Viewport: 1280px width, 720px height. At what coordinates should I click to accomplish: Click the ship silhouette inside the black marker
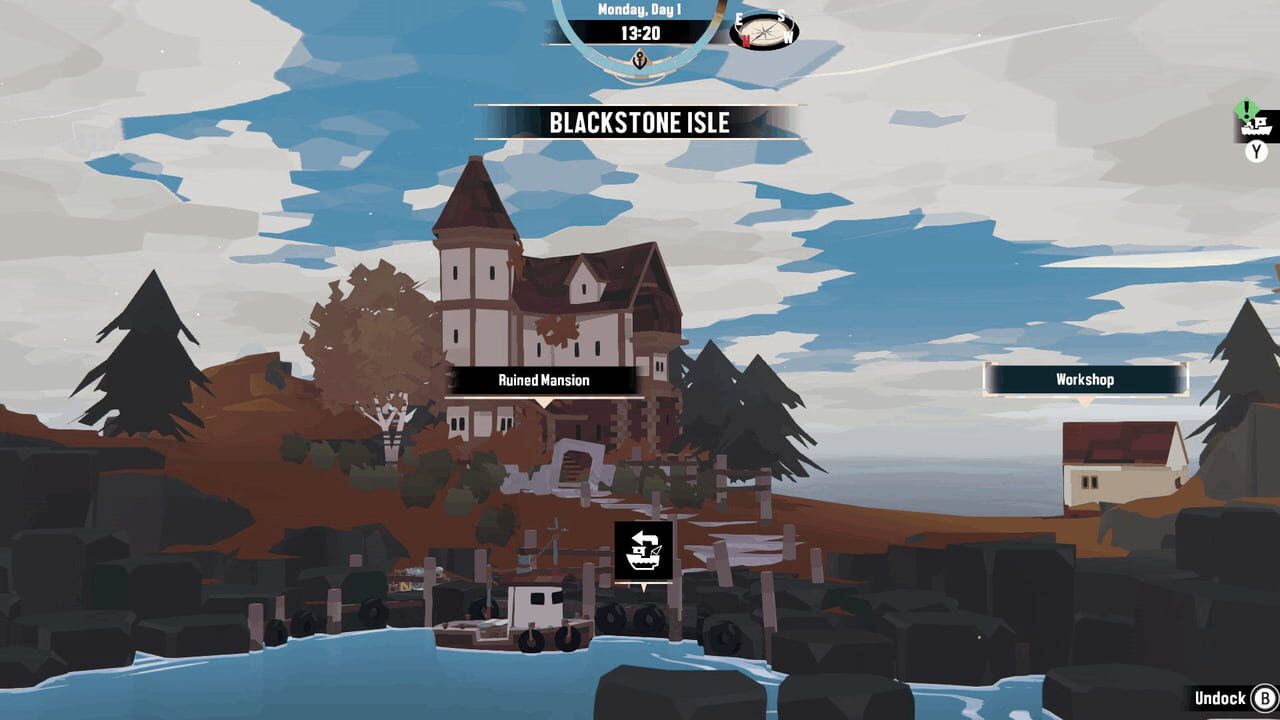coord(645,561)
